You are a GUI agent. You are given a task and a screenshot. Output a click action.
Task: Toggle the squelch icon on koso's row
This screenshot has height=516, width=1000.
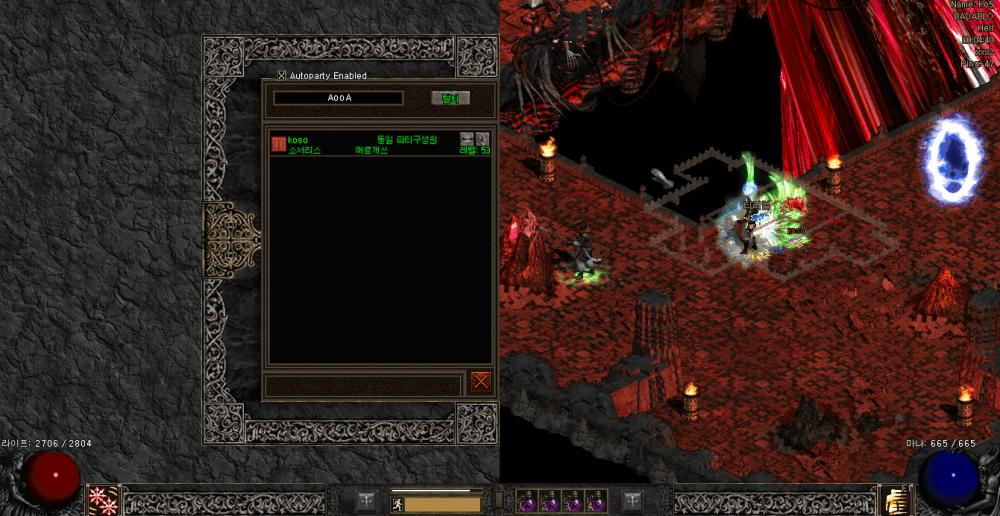point(466,138)
